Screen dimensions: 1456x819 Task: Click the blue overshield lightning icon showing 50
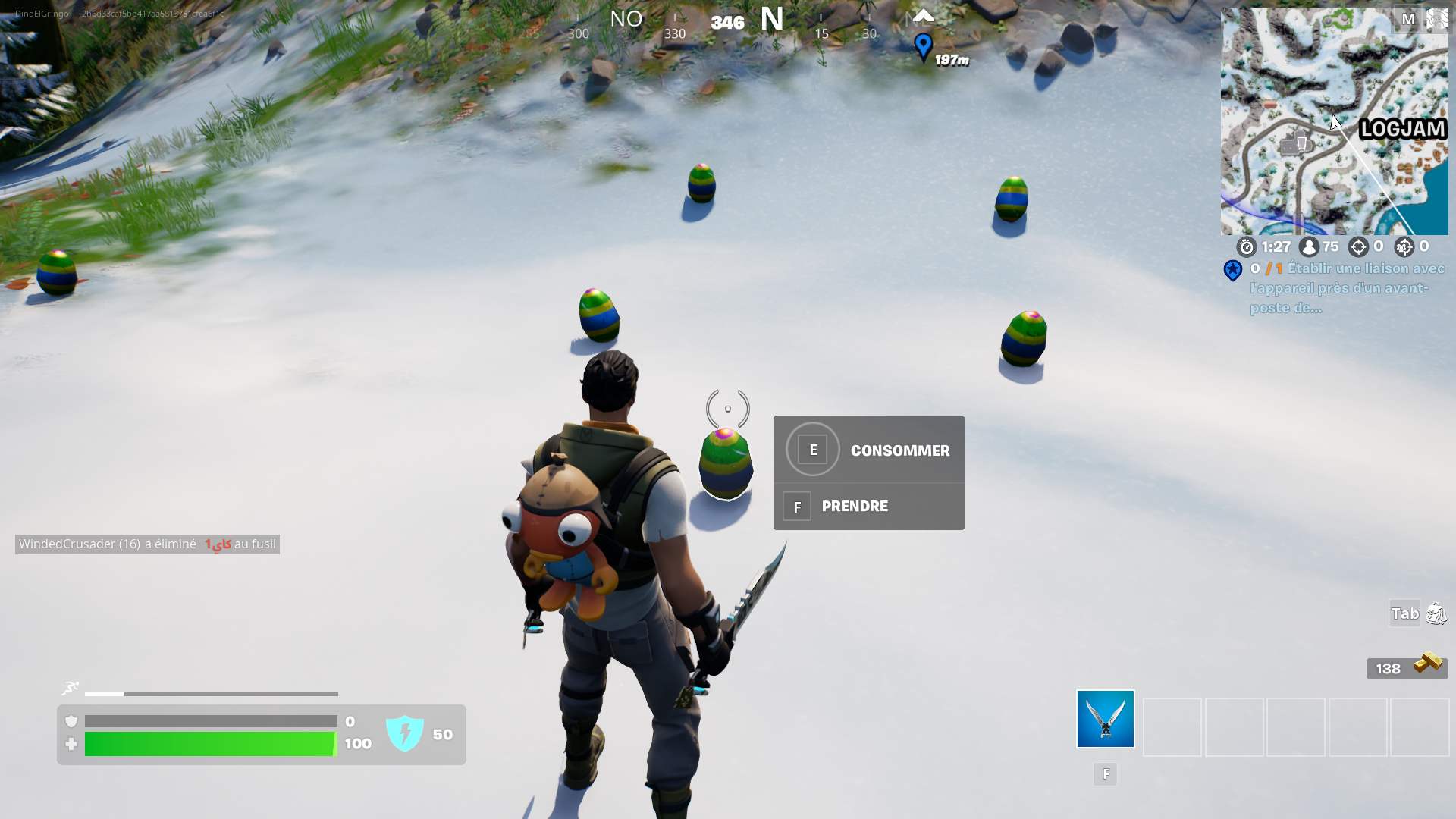point(406,733)
